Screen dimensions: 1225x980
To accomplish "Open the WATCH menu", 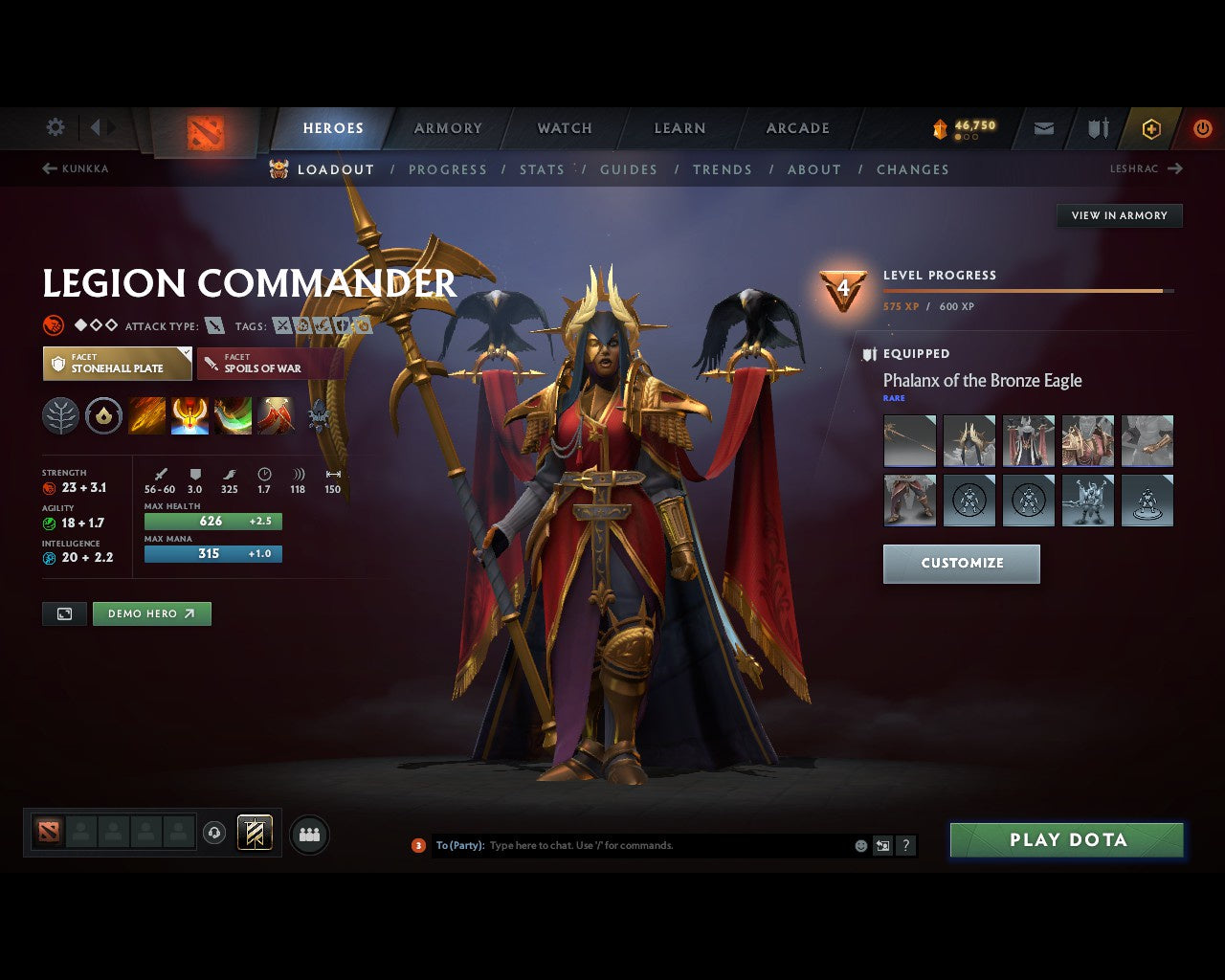I will 564,127.
